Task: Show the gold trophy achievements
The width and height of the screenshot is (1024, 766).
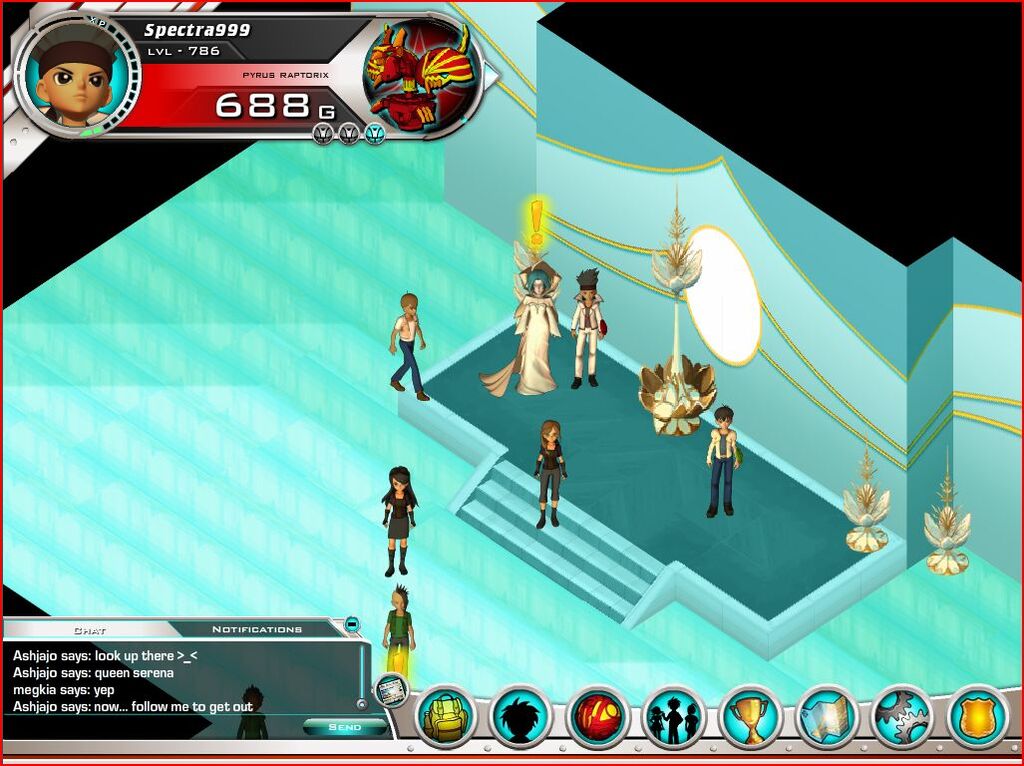Action: tap(750, 716)
